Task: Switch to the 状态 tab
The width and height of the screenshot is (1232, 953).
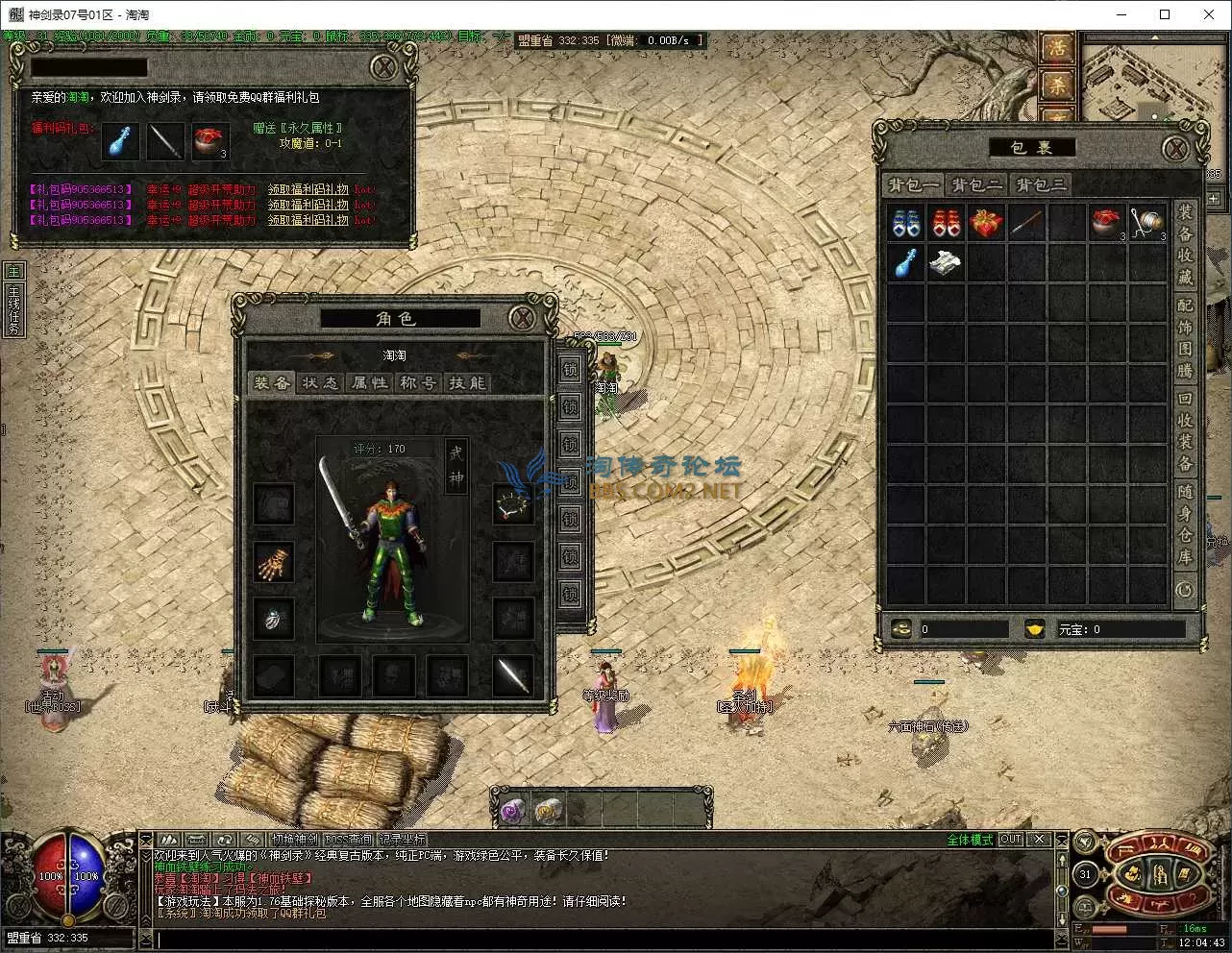Action: (x=320, y=382)
